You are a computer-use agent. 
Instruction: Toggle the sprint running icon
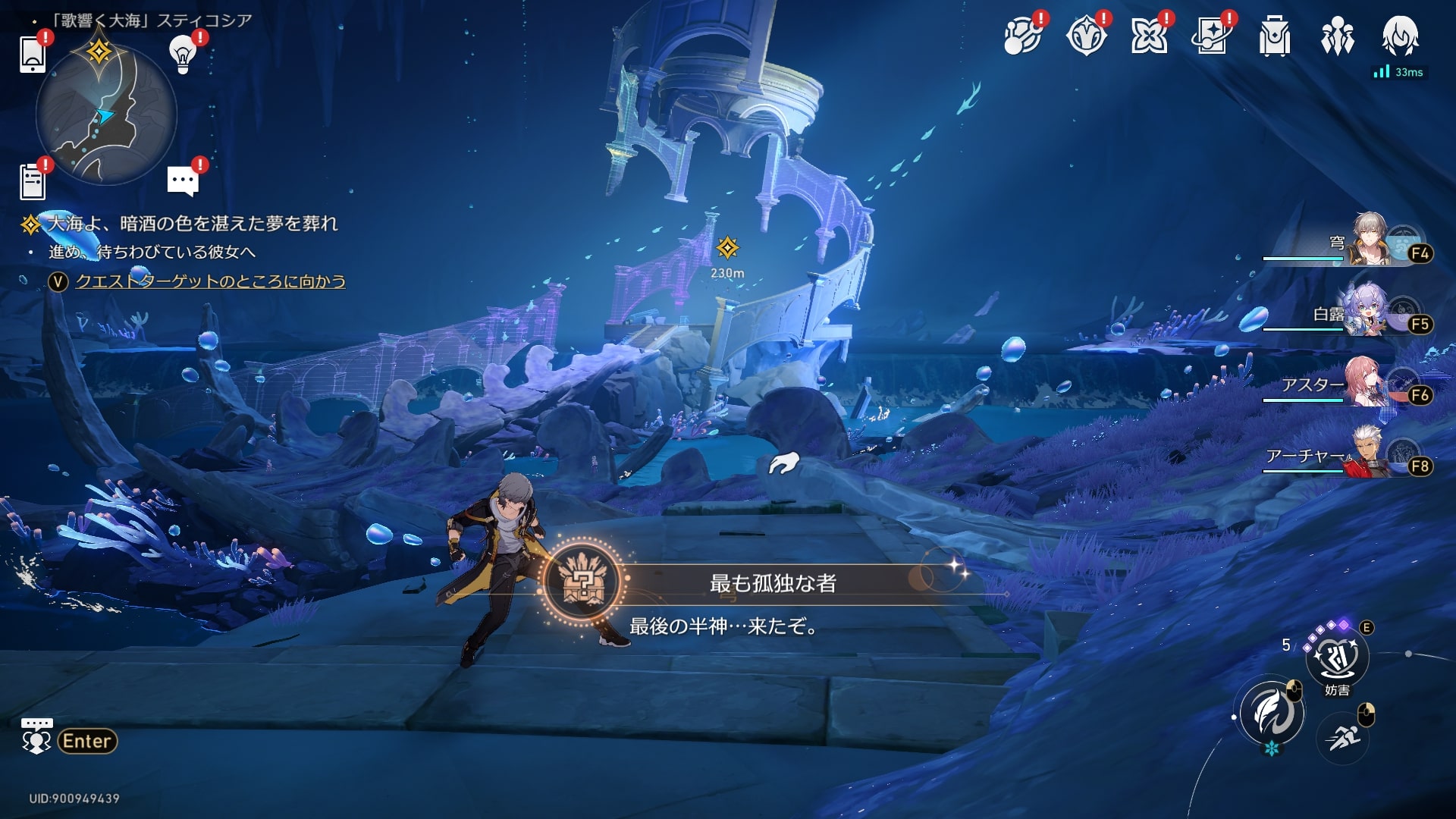(x=1342, y=736)
